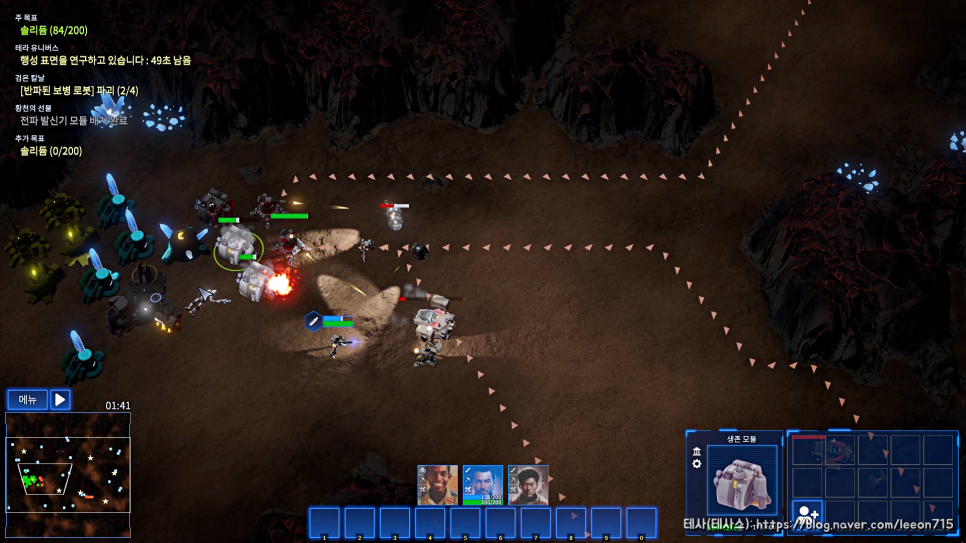966x543 pixels.
Task: Click the gear icon beside the unit portrait
Action: [697, 464]
